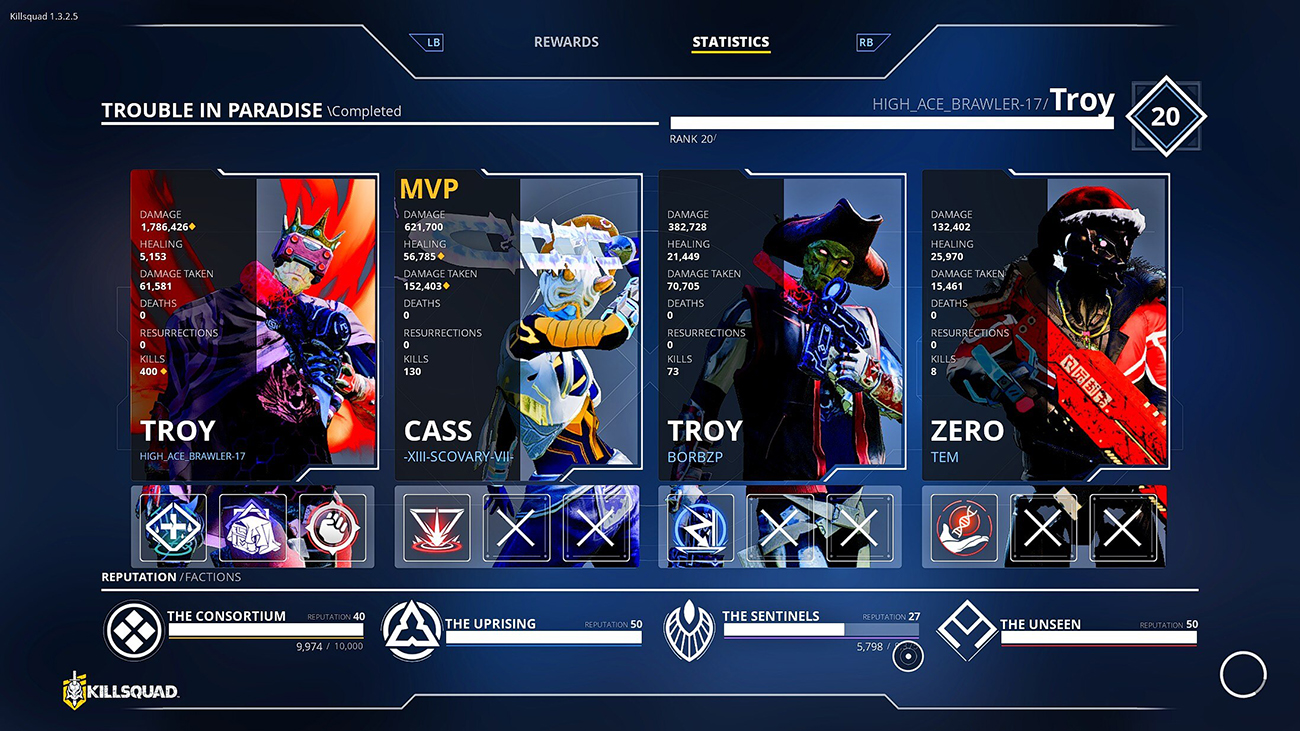Switch to the REWARDS tab
The width and height of the screenshot is (1300, 731).
point(566,42)
